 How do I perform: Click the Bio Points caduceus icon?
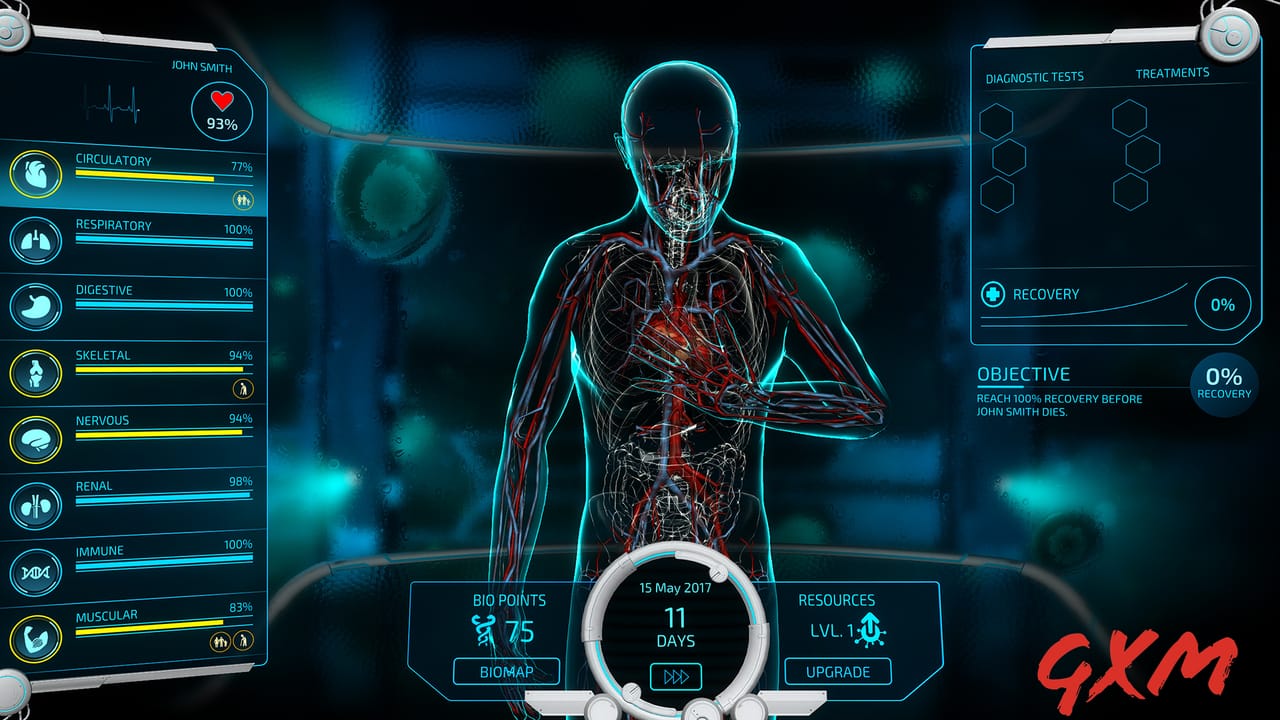485,629
